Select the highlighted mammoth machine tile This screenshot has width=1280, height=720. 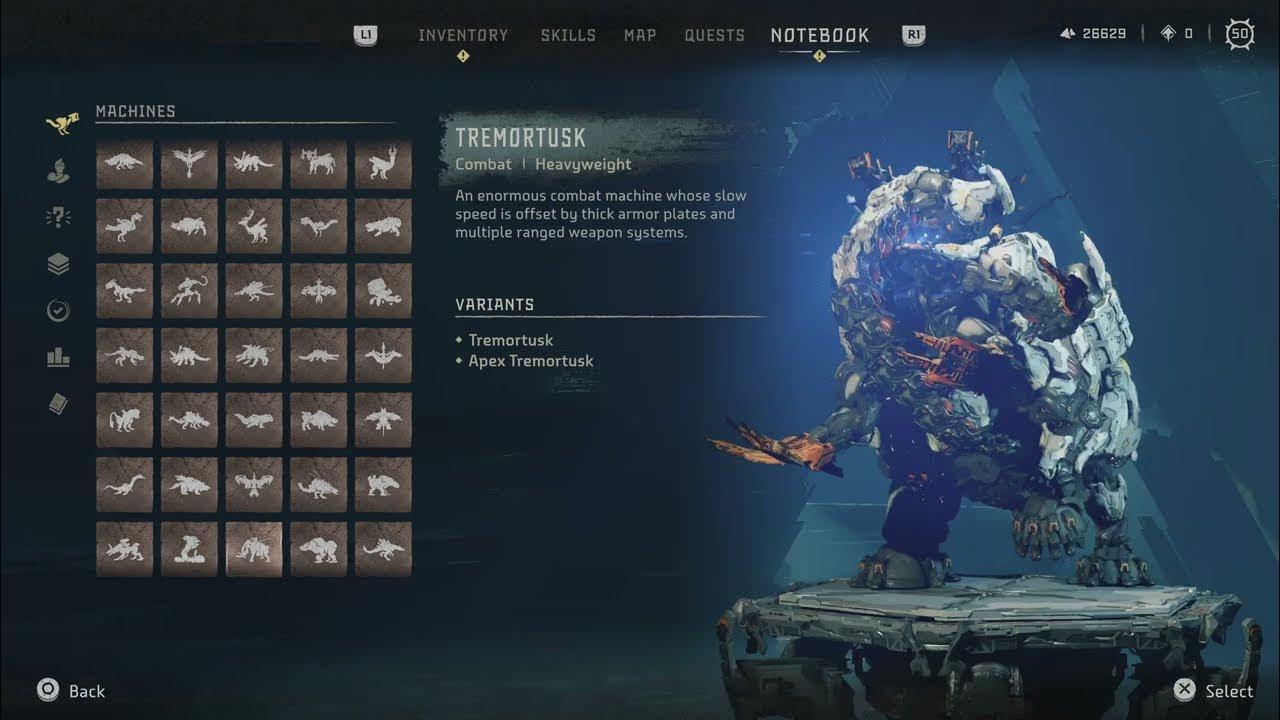click(254, 549)
